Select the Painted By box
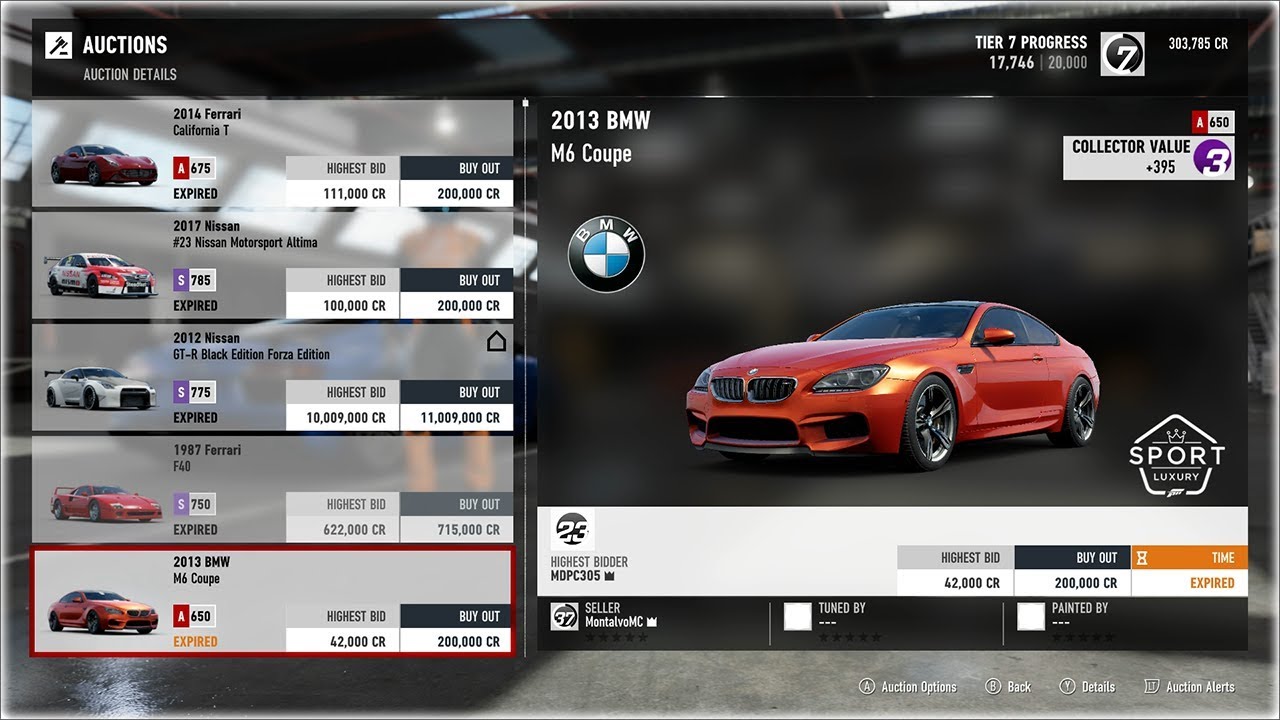 tap(1031, 616)
